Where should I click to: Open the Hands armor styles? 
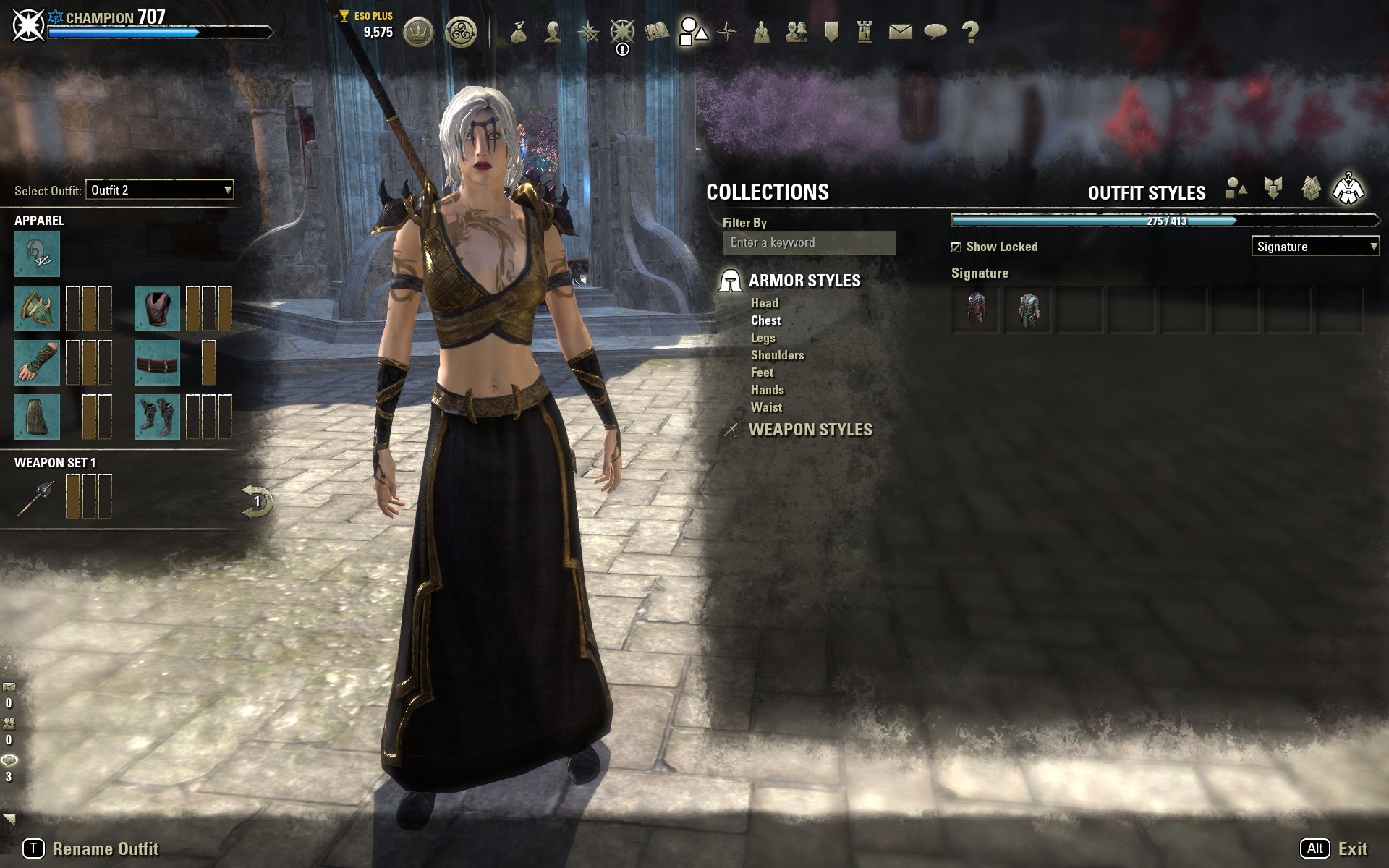click(767, 390)
